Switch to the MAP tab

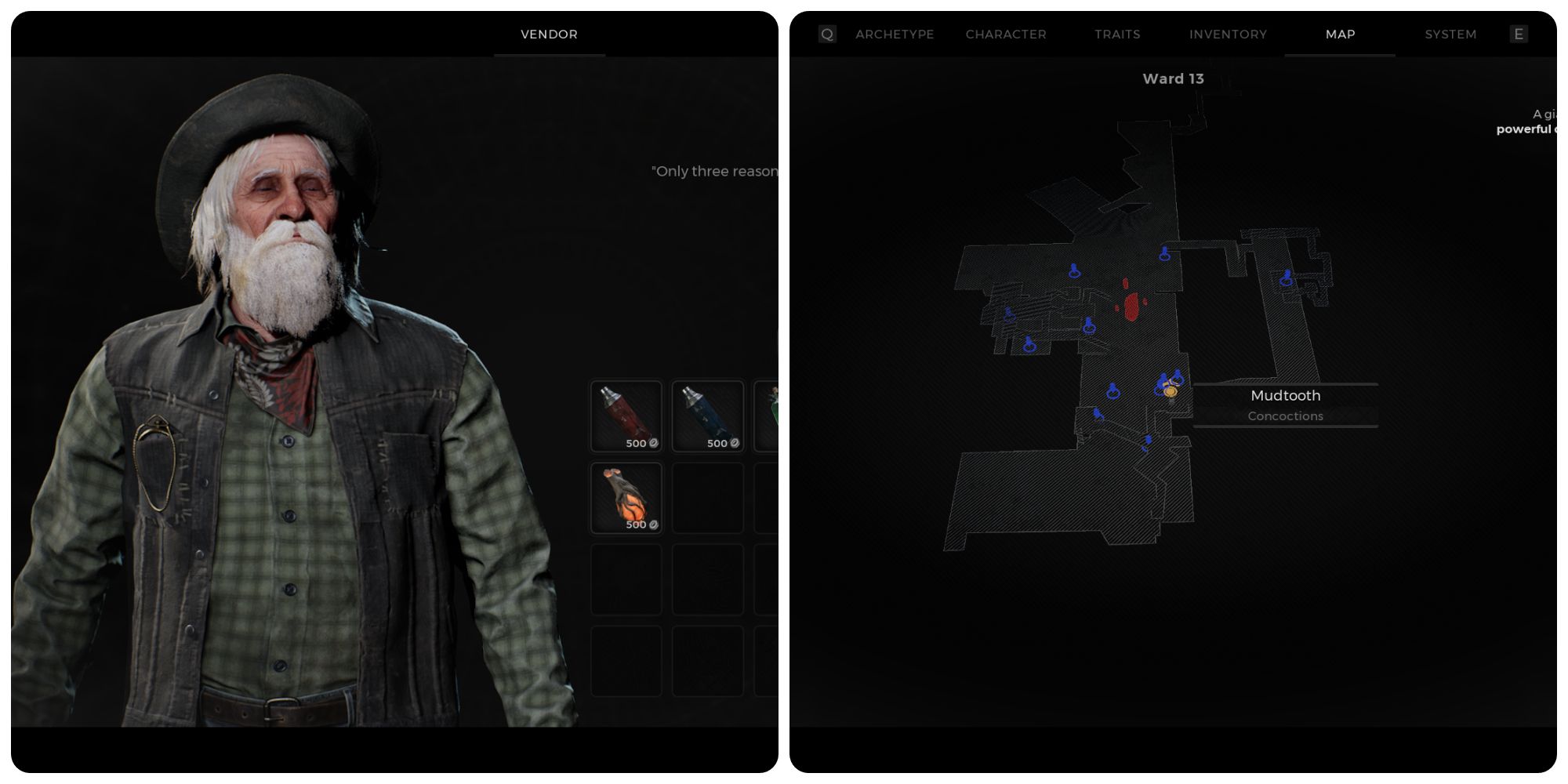1339,34
